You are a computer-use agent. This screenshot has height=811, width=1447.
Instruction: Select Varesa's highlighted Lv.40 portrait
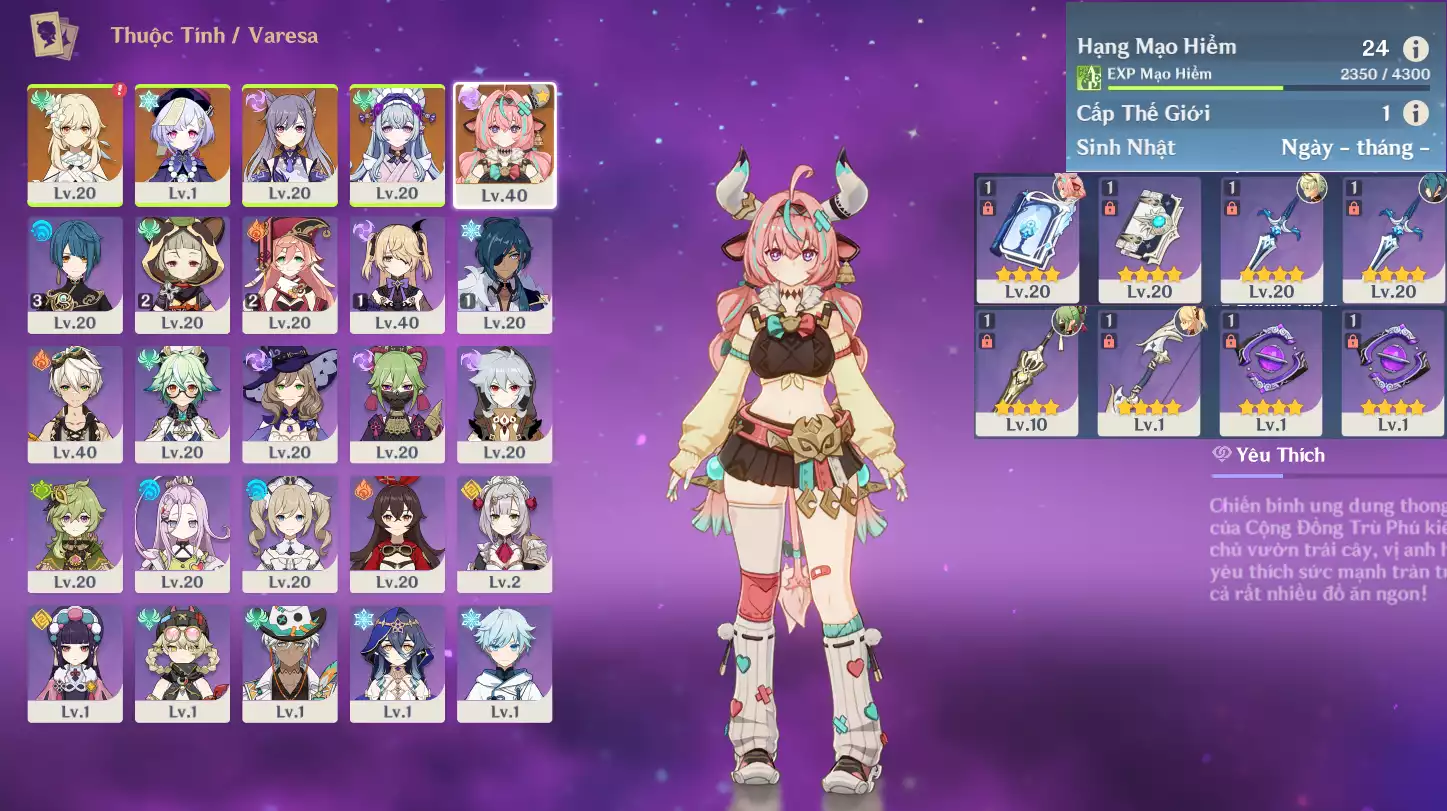(x=505, y=144)
